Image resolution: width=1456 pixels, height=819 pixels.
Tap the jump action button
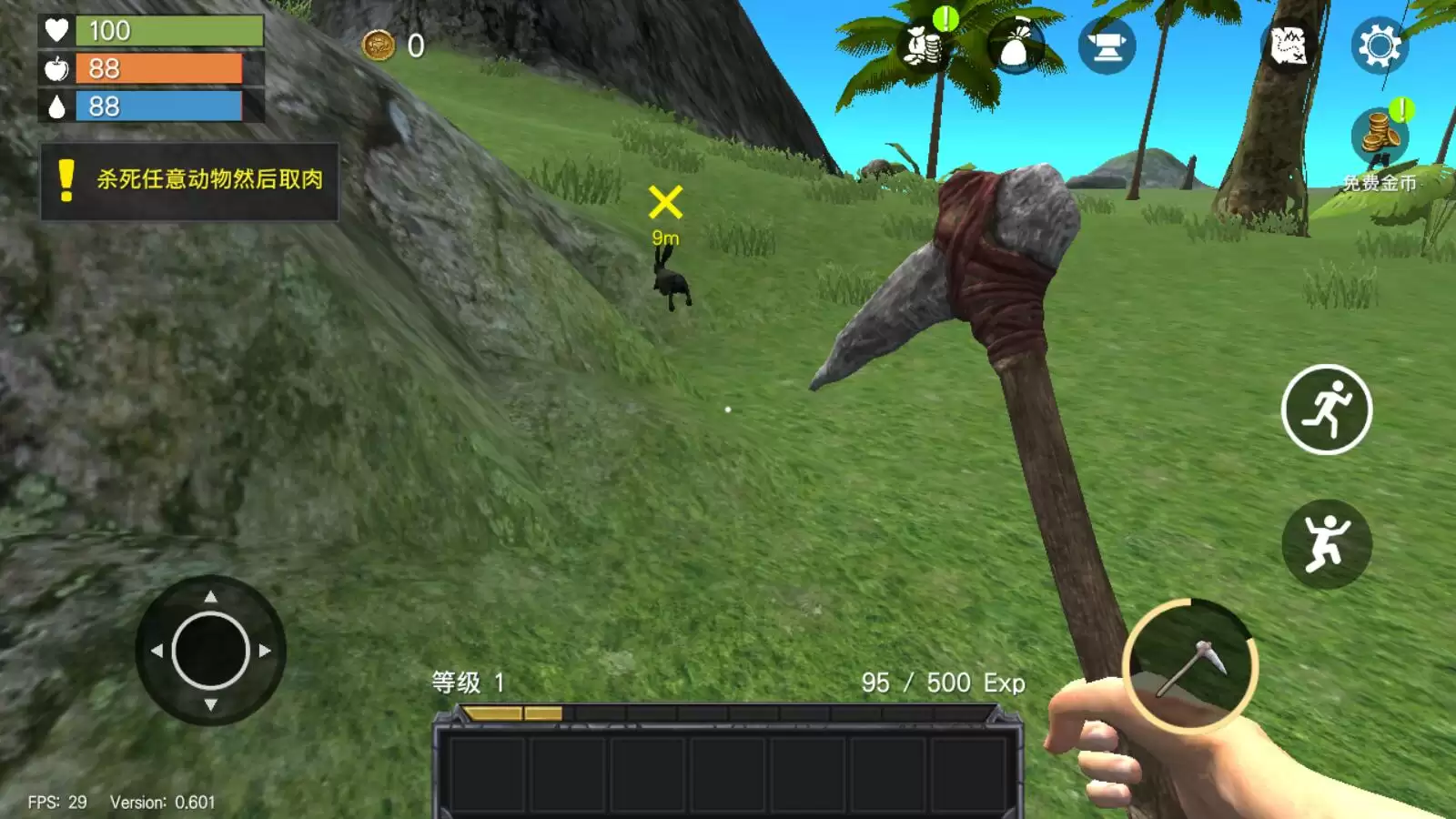point(1327,543)
